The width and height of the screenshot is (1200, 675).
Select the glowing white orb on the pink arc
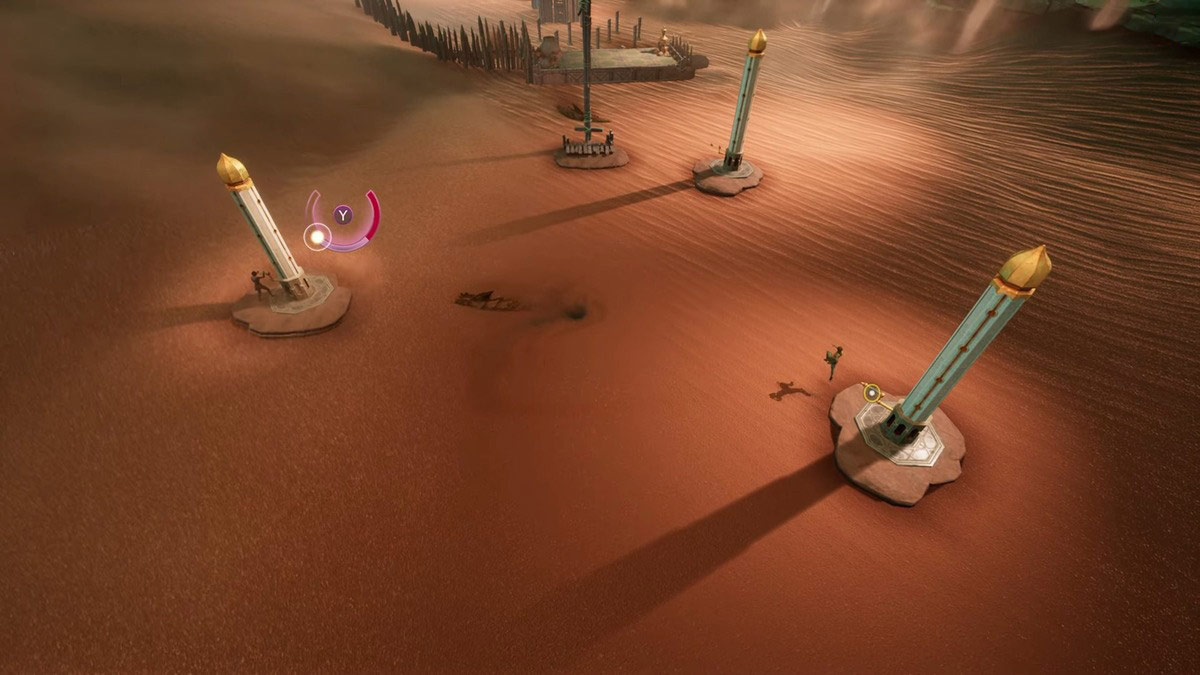coord(317,237)
